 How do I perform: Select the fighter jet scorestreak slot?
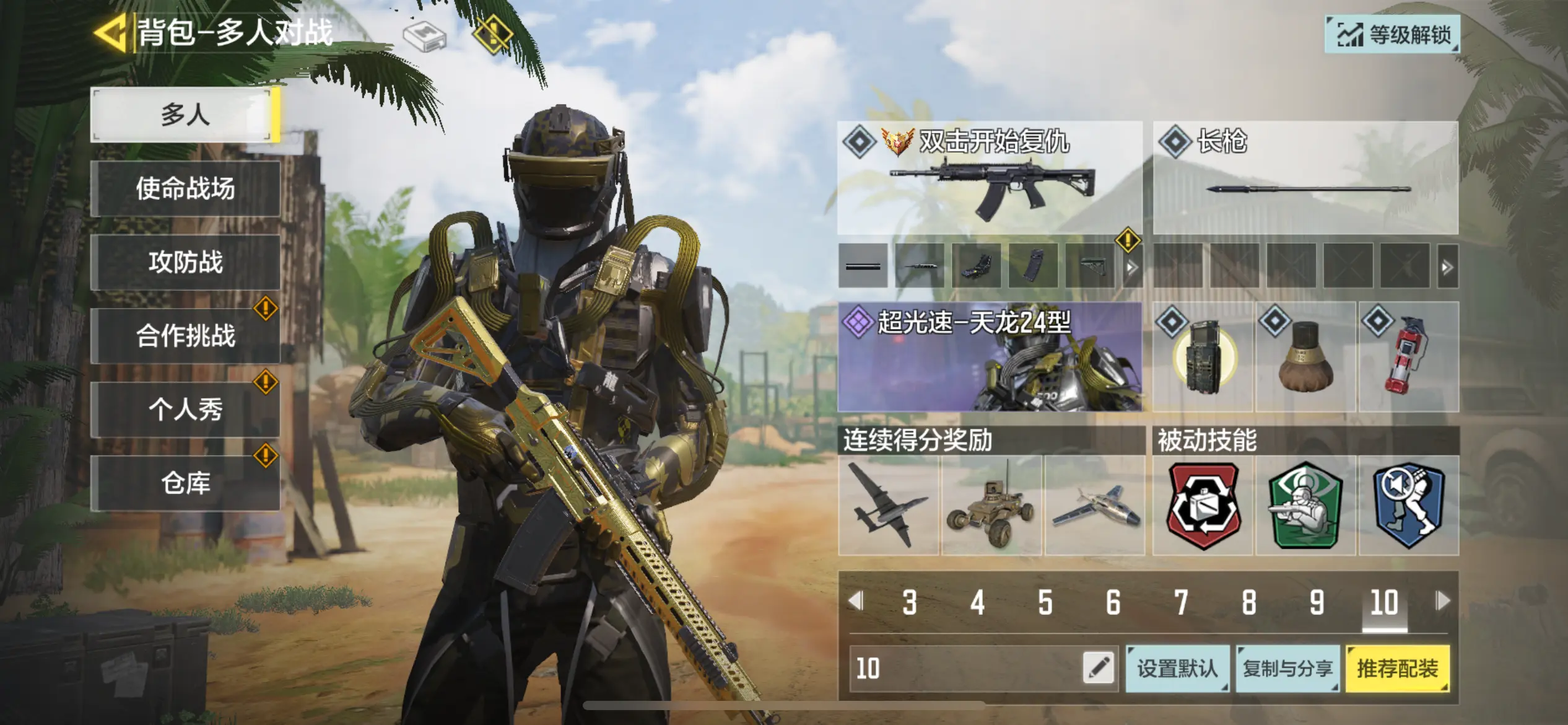(1094, 506)
